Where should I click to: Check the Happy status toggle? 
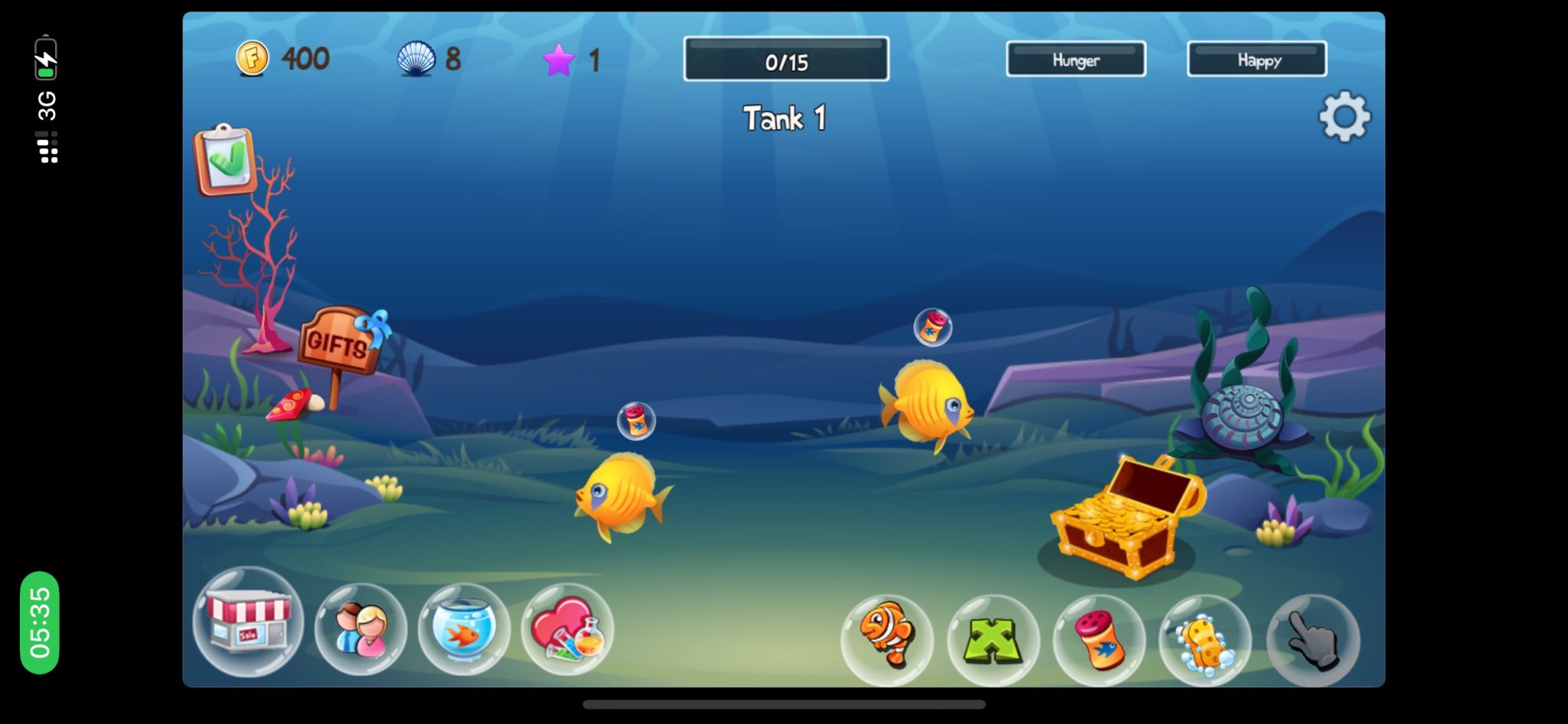pyautogui.click(x=1256, y=58)
